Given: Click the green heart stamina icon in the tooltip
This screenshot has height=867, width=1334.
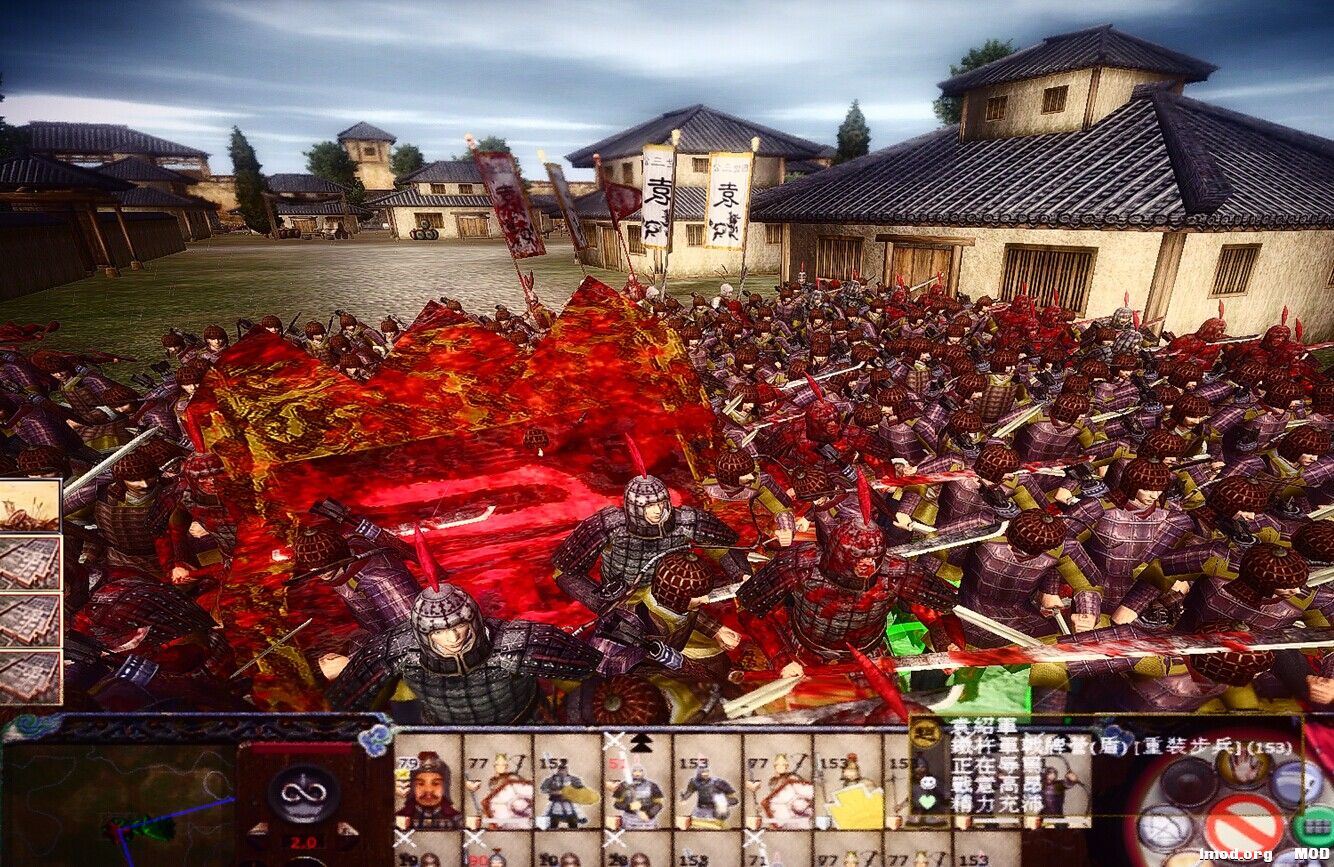Looking at the screenshot, I should pyautogui.click(x=928, y=801).
